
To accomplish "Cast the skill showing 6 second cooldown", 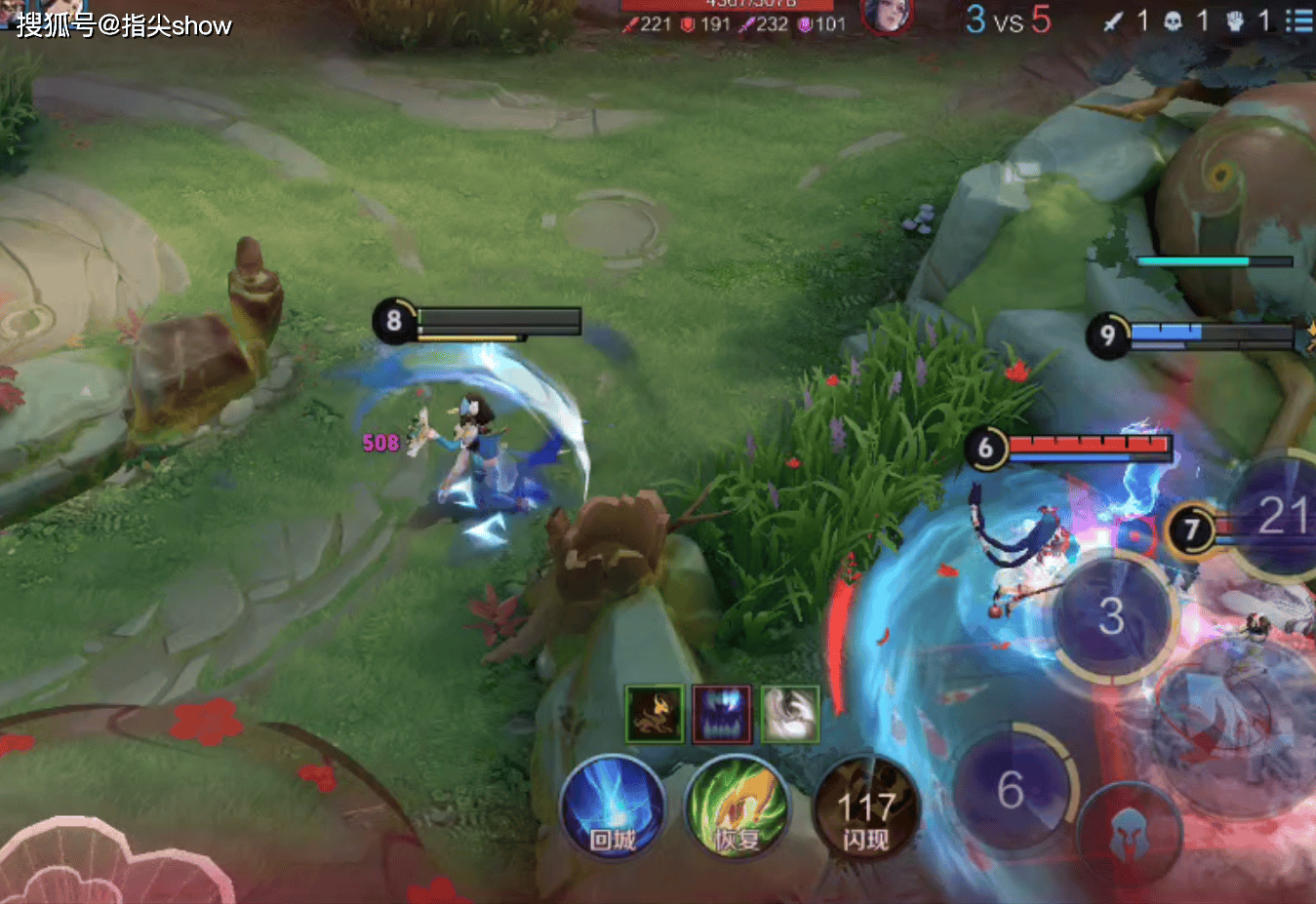I will point(1012,788).
